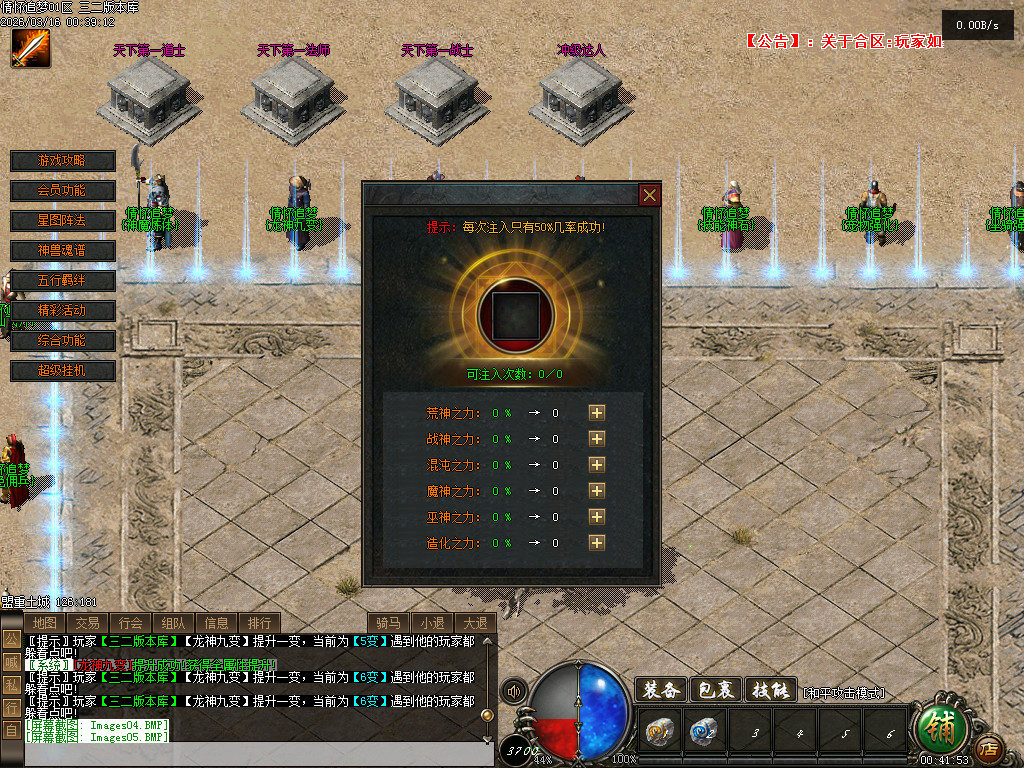The height and width of the screenshot is (768, 1024).
Task: Close the power infusion dialog
Action: click(650, 195)
